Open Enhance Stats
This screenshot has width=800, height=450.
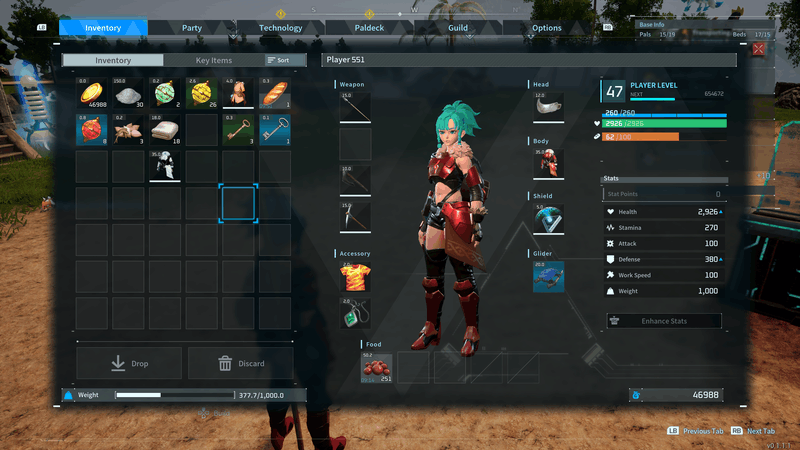click(x=665, y=321)
